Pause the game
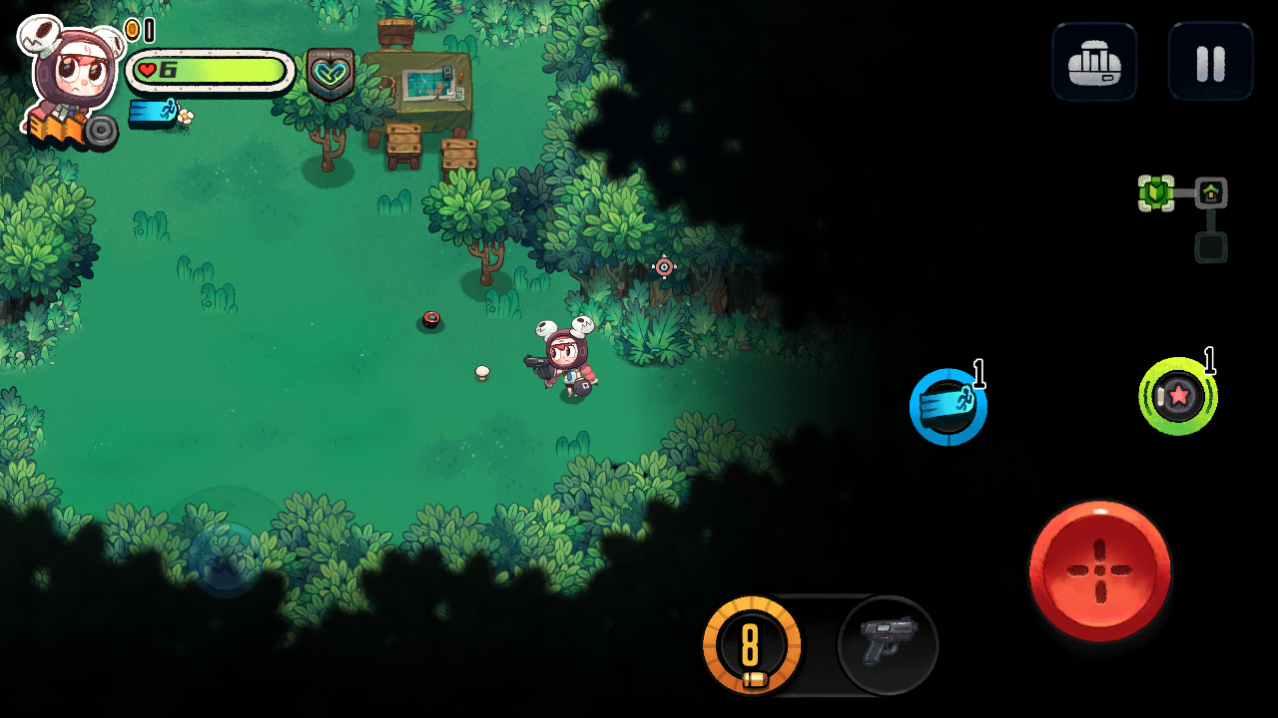 coord(1210,63)
